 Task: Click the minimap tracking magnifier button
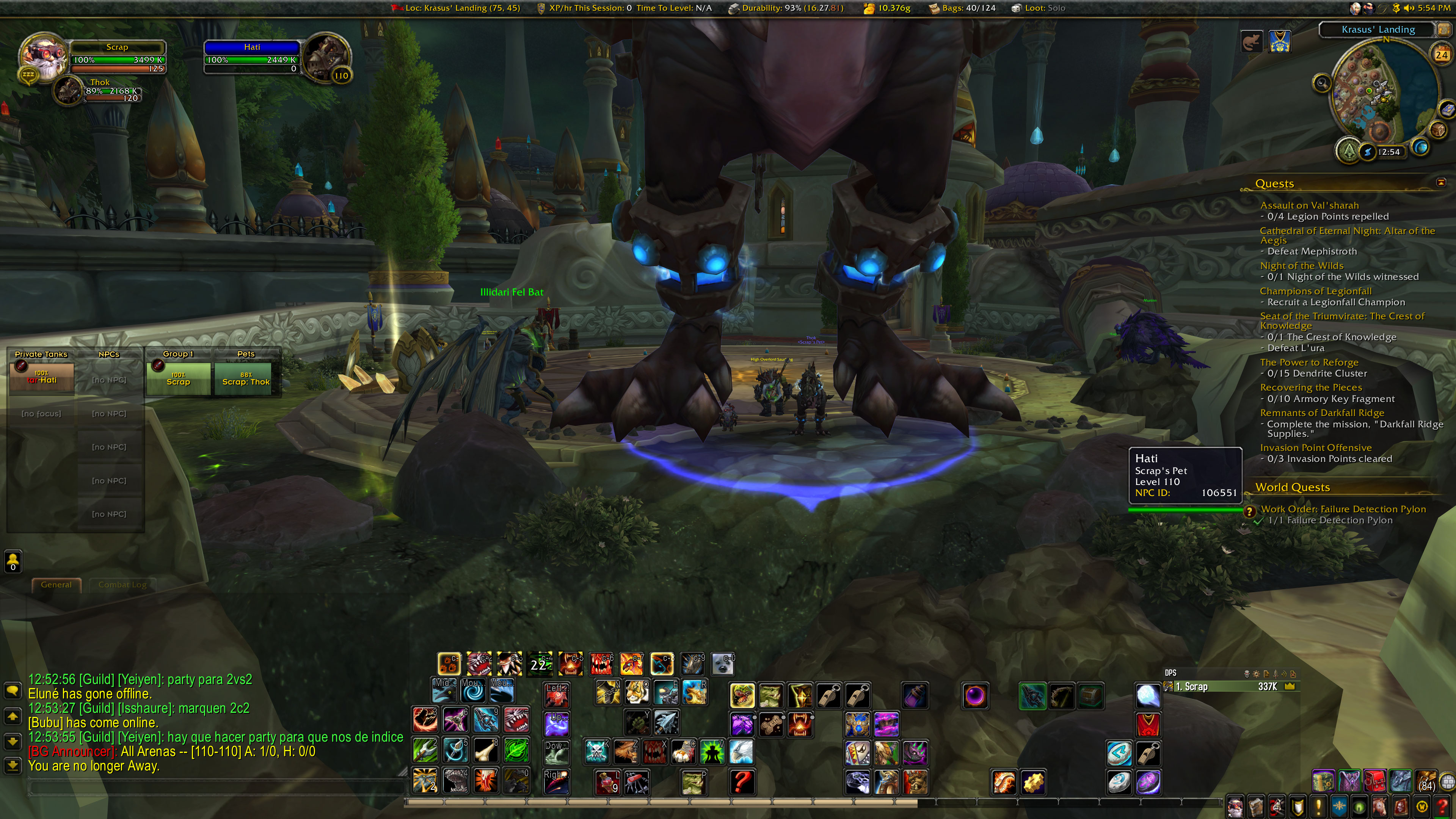click(1321, 84)
